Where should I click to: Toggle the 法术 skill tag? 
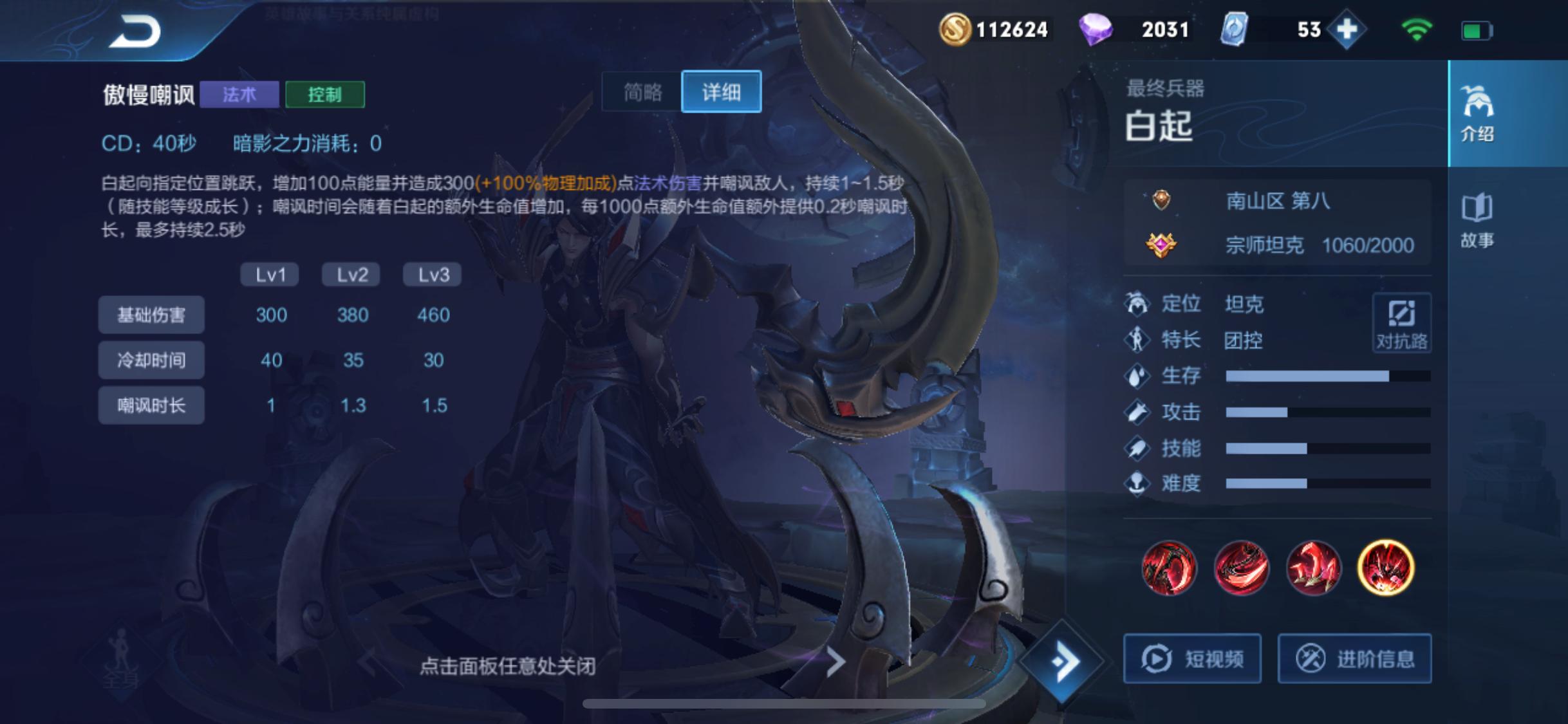click(x=239, y=94)
